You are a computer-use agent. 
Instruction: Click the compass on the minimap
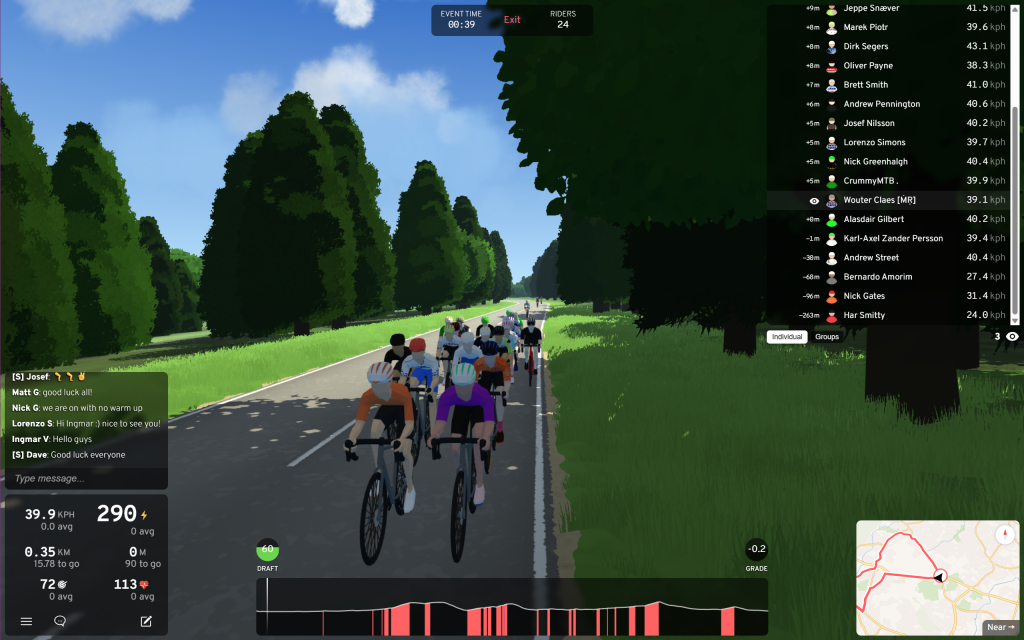point(1005,534)
